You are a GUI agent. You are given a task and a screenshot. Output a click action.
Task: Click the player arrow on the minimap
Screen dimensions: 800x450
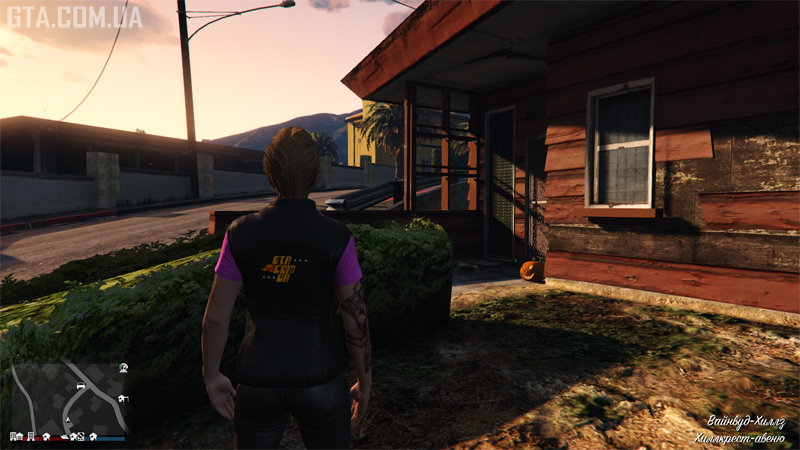click(x=68, y=420)
